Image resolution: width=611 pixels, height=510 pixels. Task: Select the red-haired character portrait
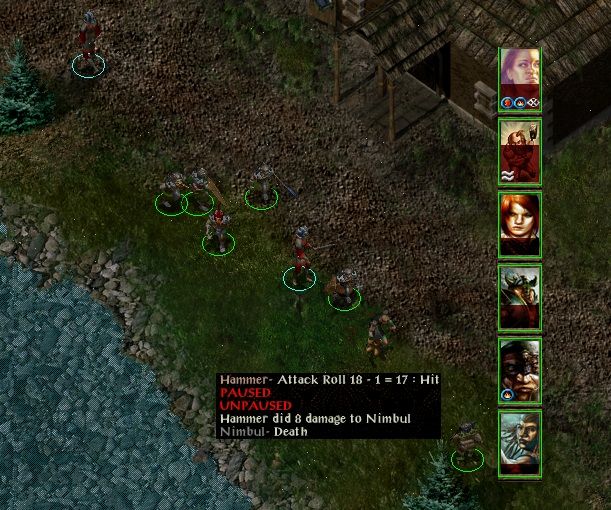pyautogui.click(x=520, y=224)
